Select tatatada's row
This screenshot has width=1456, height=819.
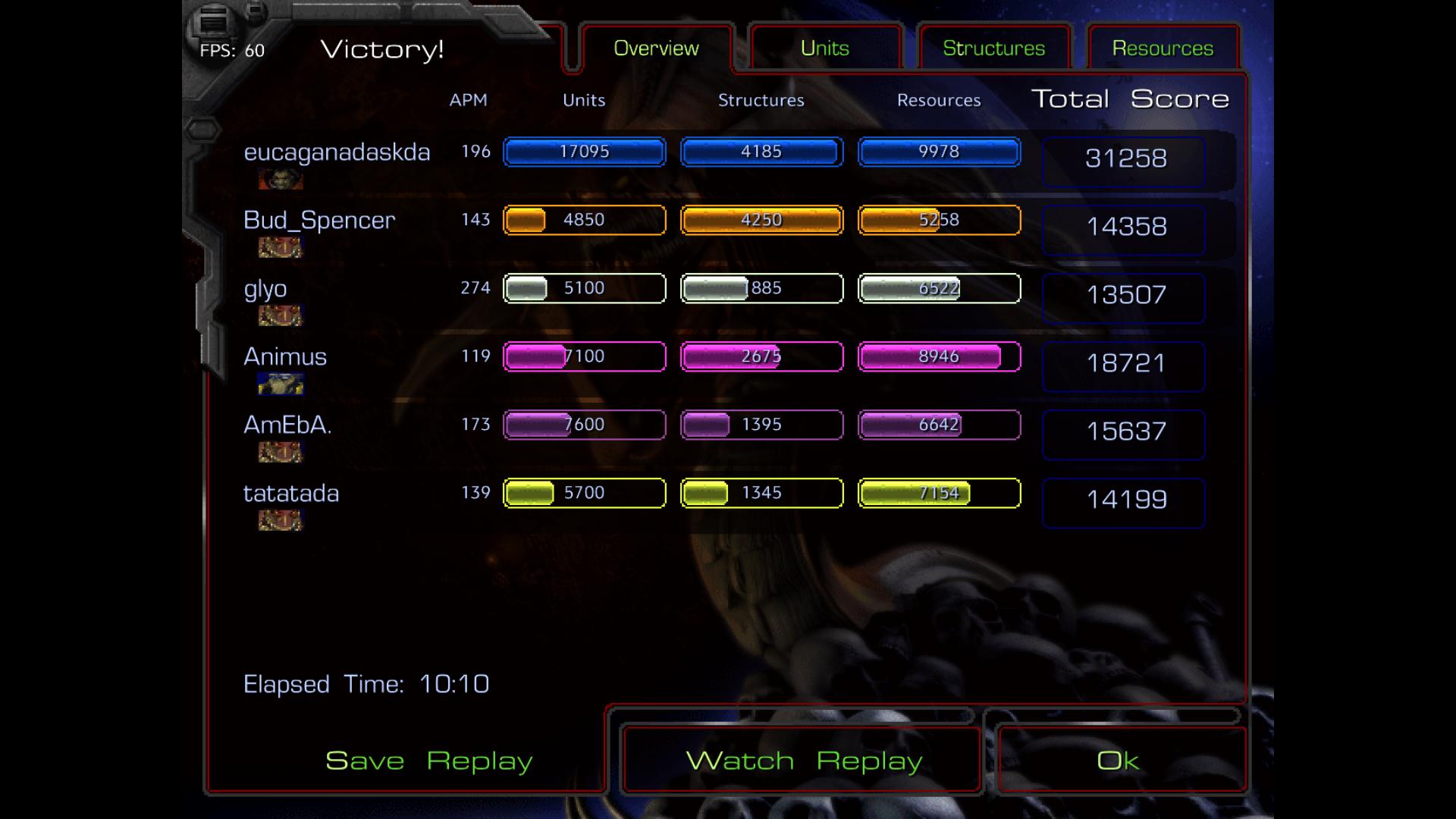[x=291, y=494]
